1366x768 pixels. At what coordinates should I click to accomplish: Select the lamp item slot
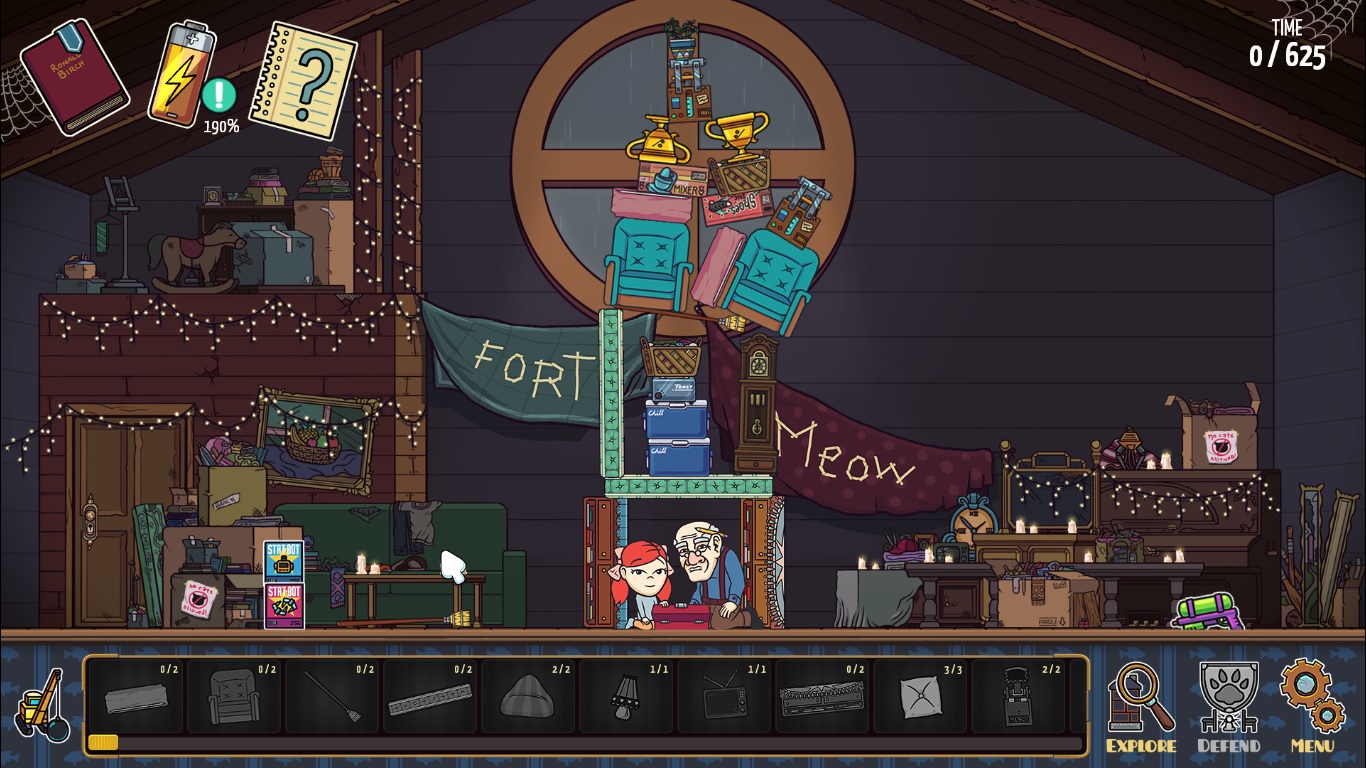[x=626, y=695]
